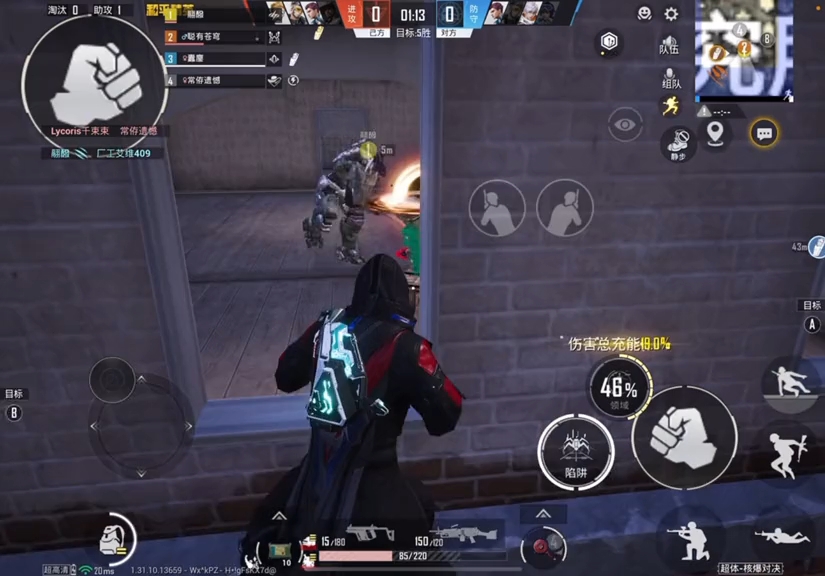Place a map location pin marker

coord(715,134)
